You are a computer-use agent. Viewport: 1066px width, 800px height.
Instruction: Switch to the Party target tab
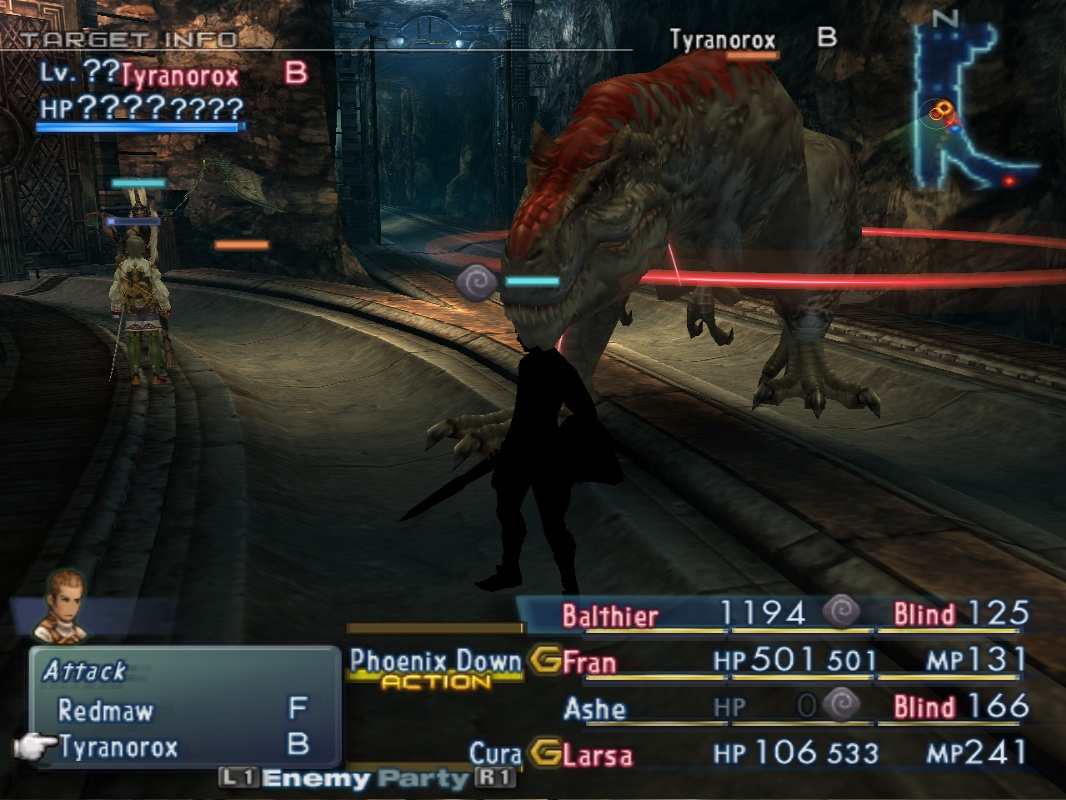[433, 779]
